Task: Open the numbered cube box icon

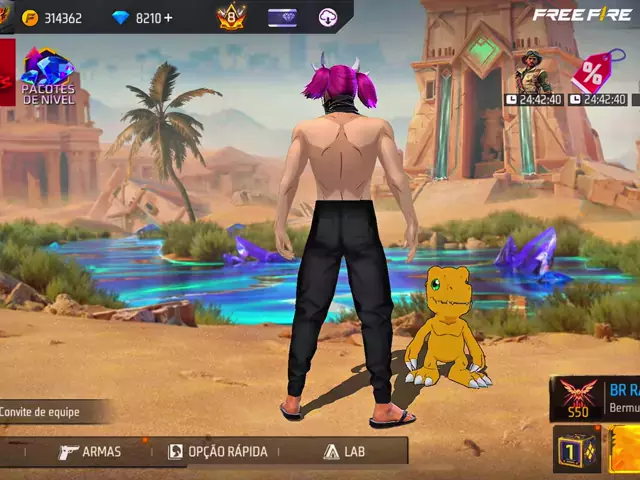Action: [576, 450]
